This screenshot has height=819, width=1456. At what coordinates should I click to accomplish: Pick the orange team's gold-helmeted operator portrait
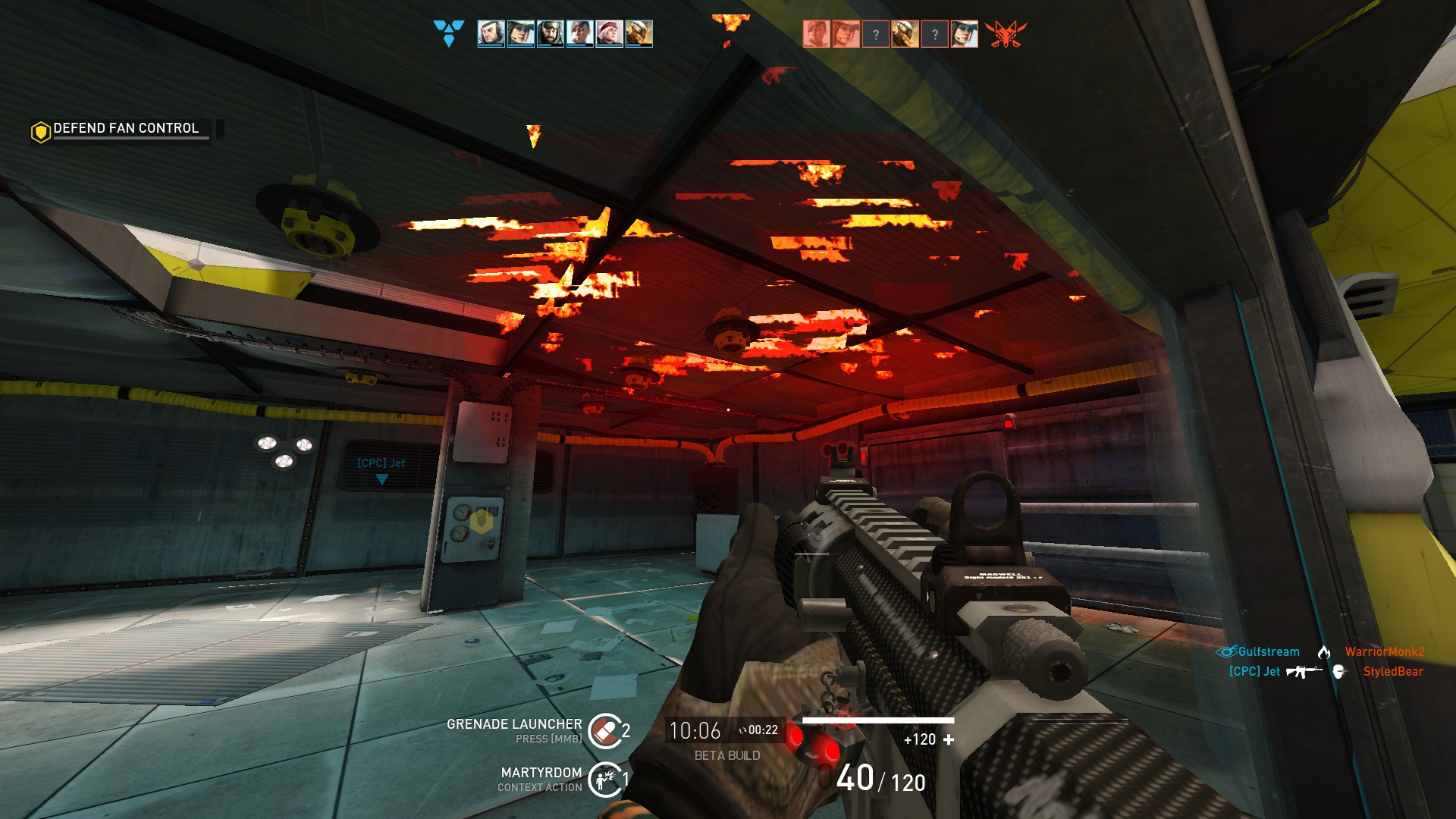(x=905, y=34)
